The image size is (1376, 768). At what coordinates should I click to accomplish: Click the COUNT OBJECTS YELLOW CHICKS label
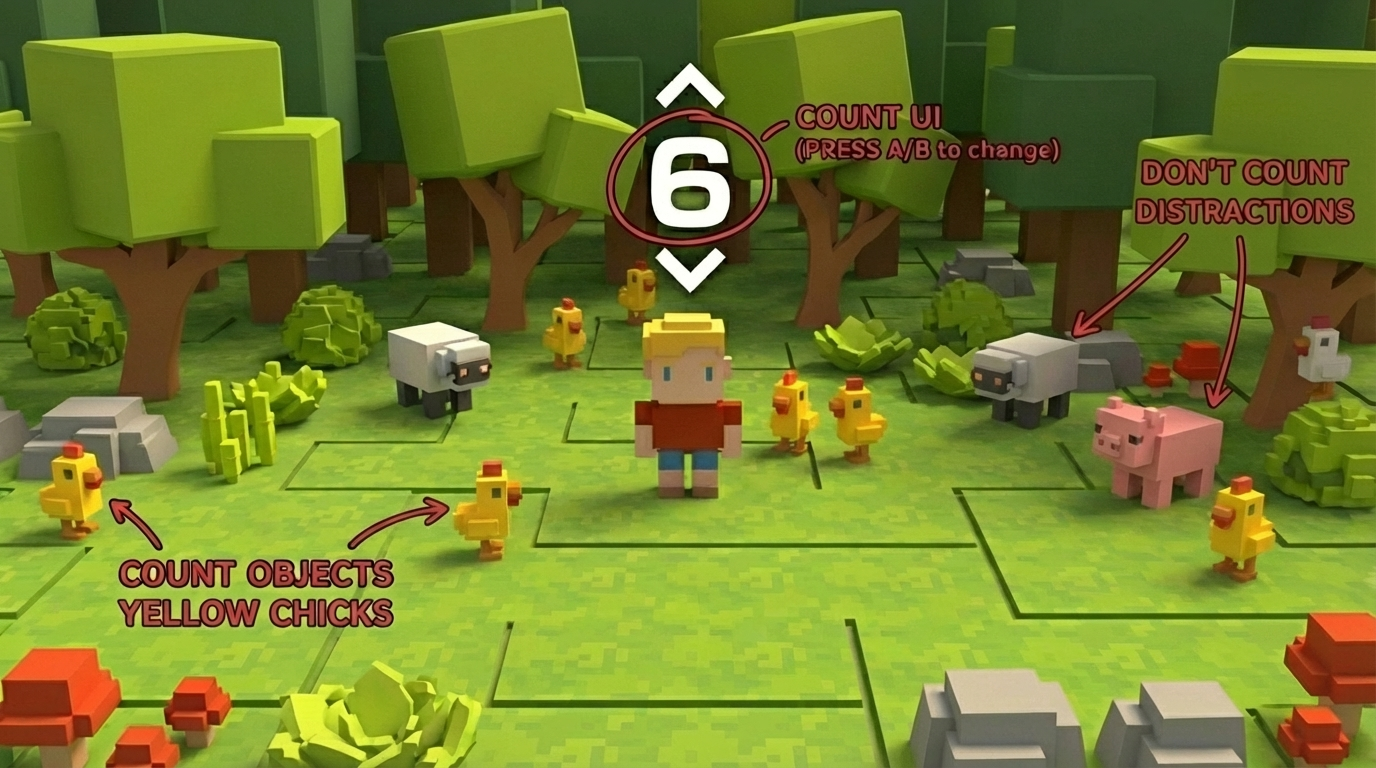(256, 592)
